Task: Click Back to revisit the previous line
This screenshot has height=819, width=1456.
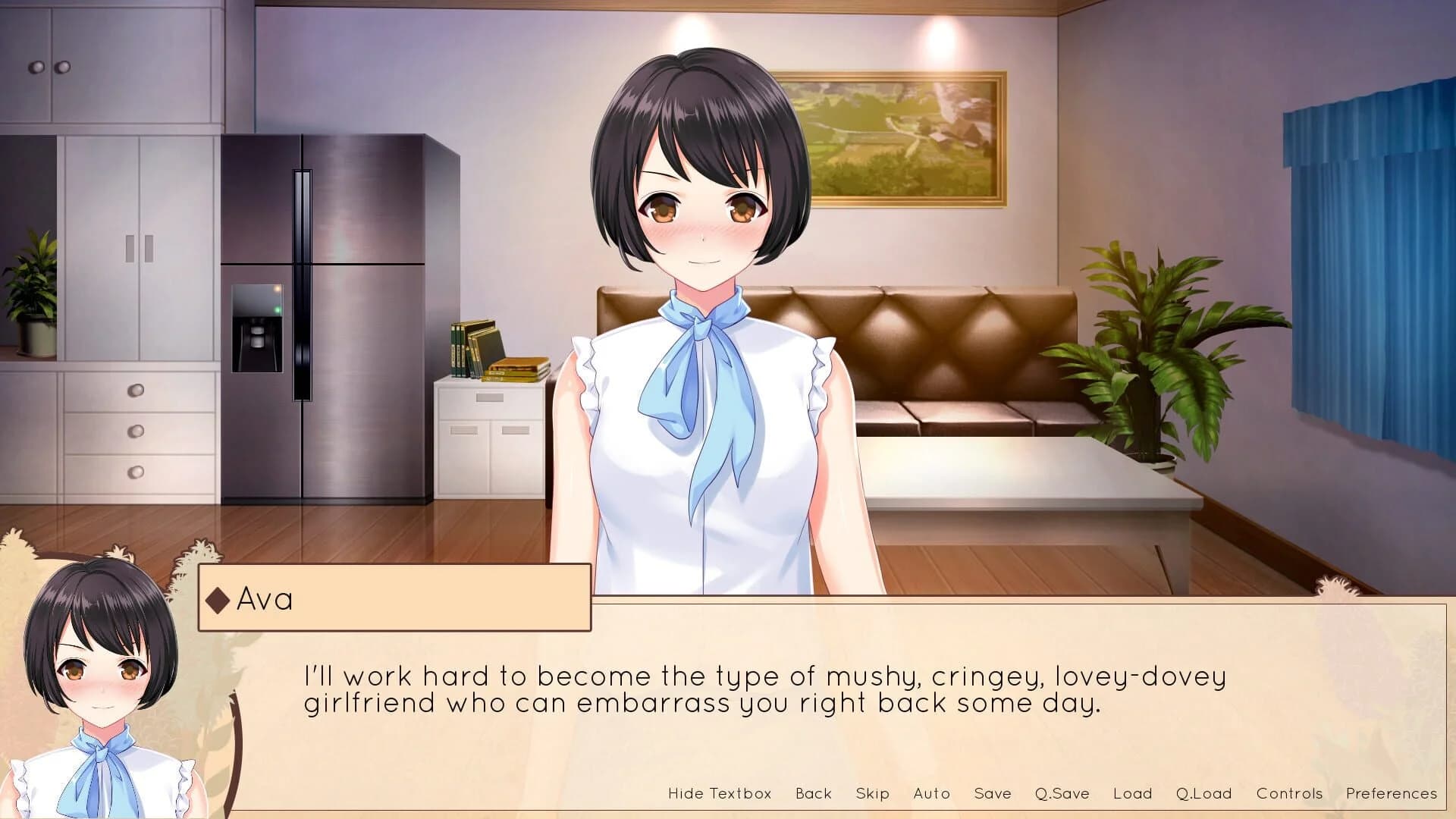Action: click(x=814, y=793)
